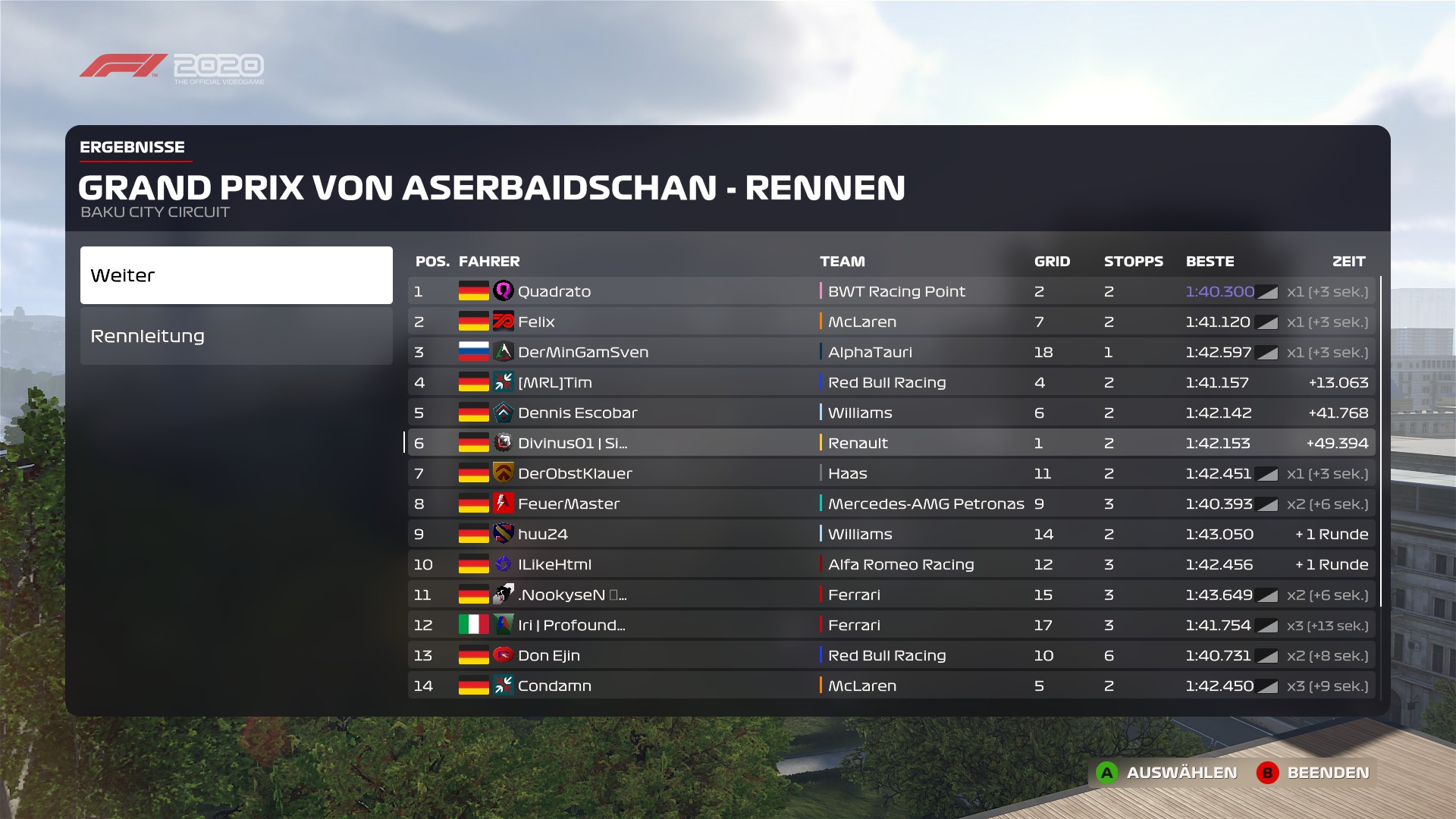Select DerMinGamSven's AlphaTauri row
Viewport: 1456px width, 819px height.
click(x=891, y=352)
